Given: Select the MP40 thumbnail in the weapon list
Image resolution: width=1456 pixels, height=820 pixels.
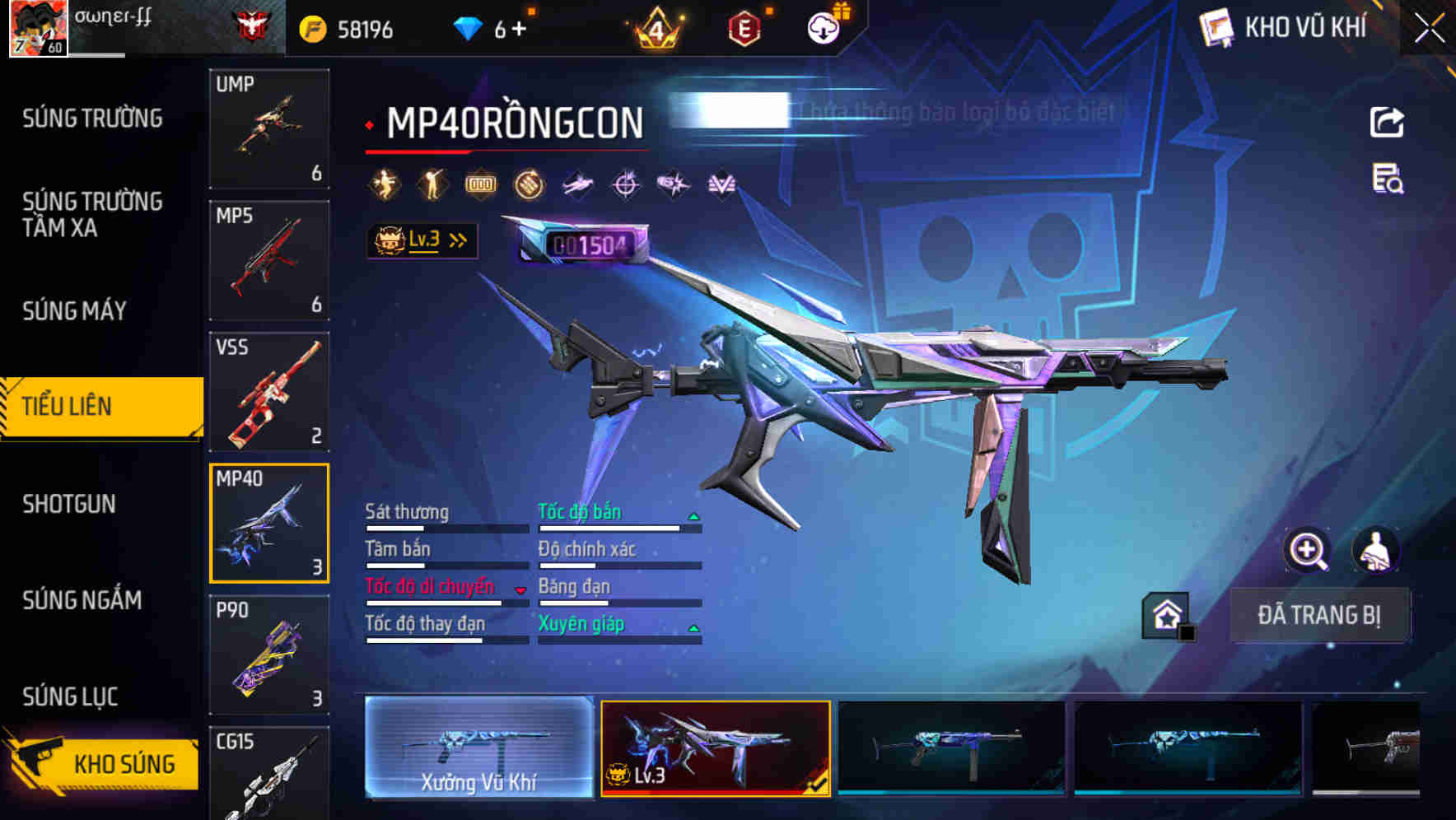Looking at the screenshot, I should click(x=269, y=523).
